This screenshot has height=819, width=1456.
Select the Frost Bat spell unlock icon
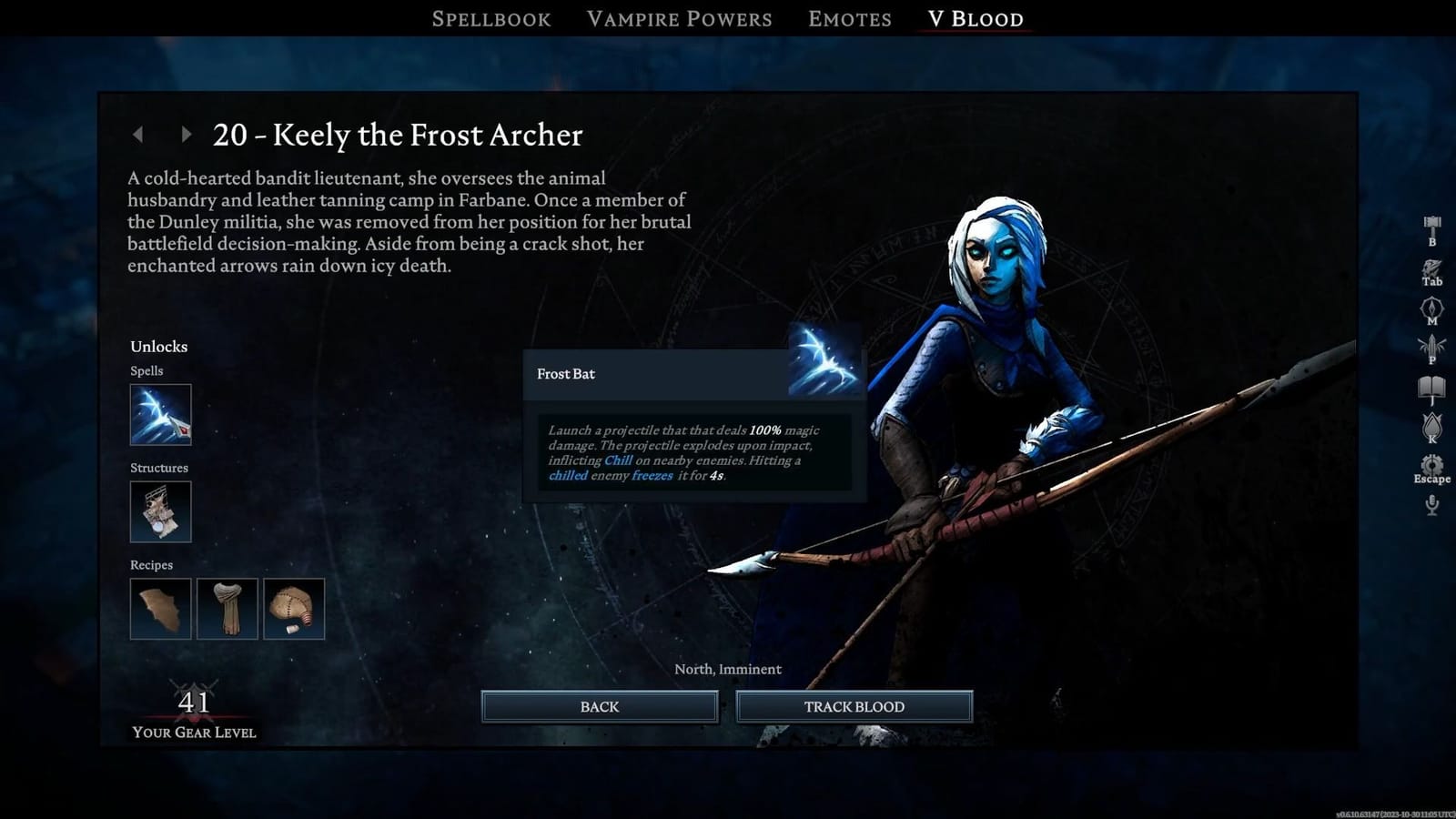point(161,415)
